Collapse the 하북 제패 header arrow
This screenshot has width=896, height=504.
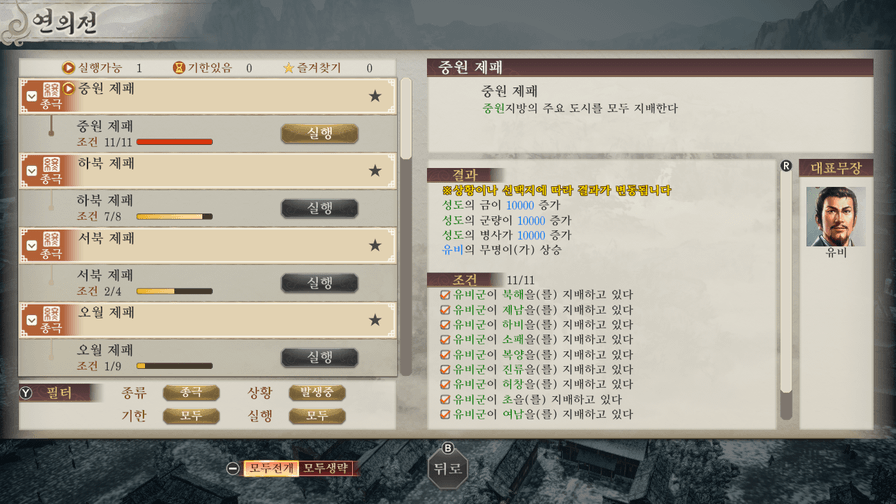click(32, 172)
